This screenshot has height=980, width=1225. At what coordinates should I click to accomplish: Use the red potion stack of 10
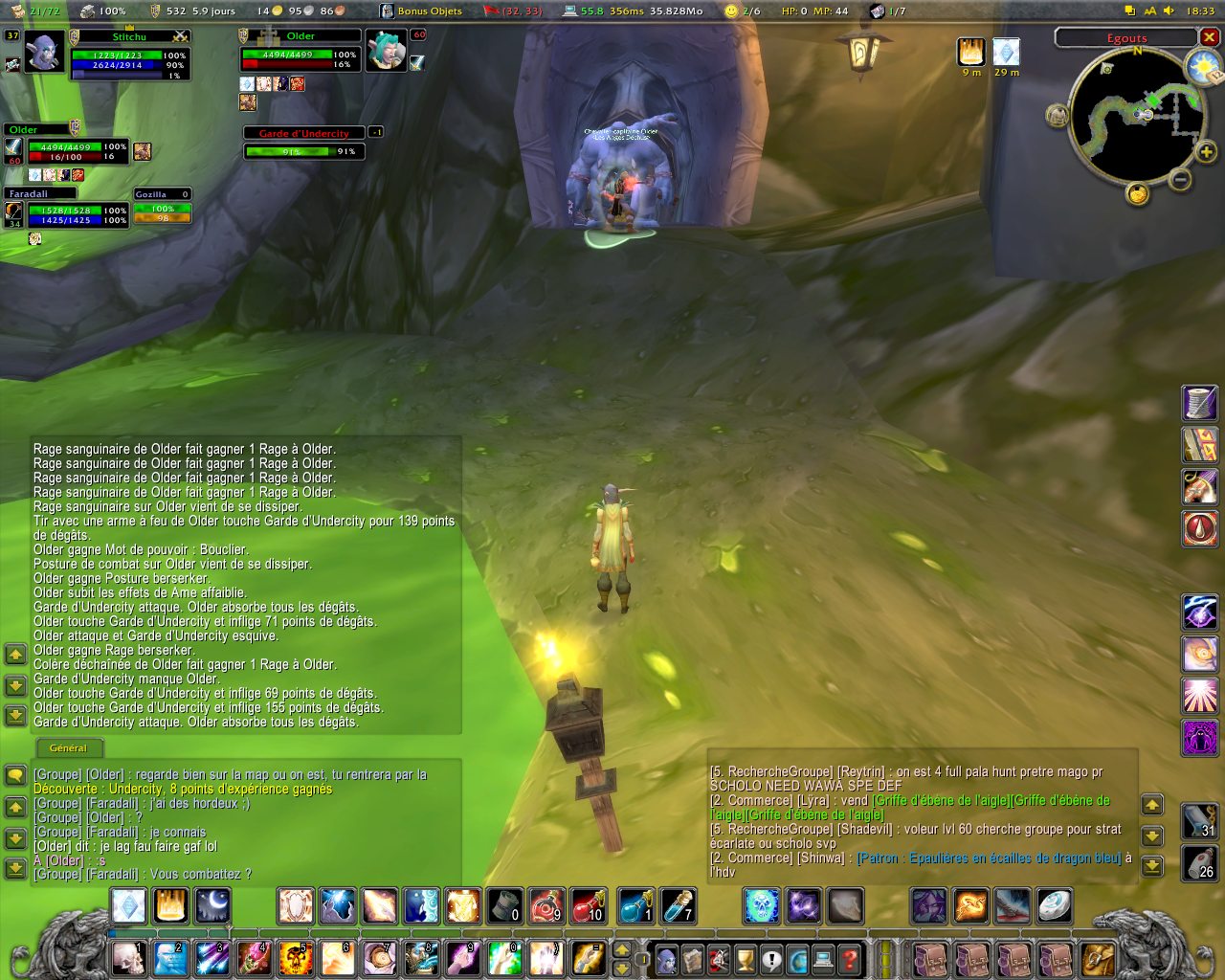pos(589,905)
